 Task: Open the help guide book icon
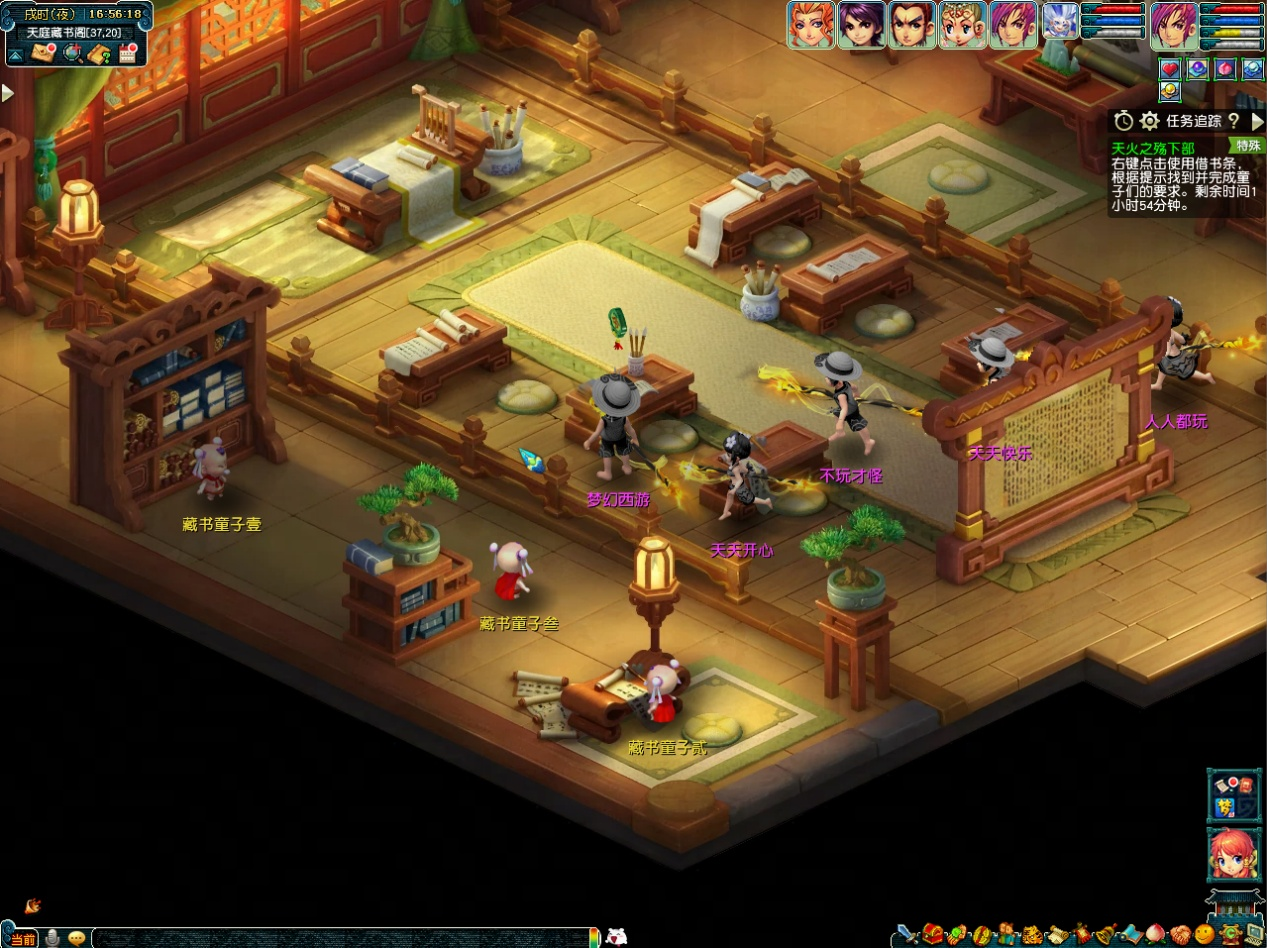click(99, 54)
